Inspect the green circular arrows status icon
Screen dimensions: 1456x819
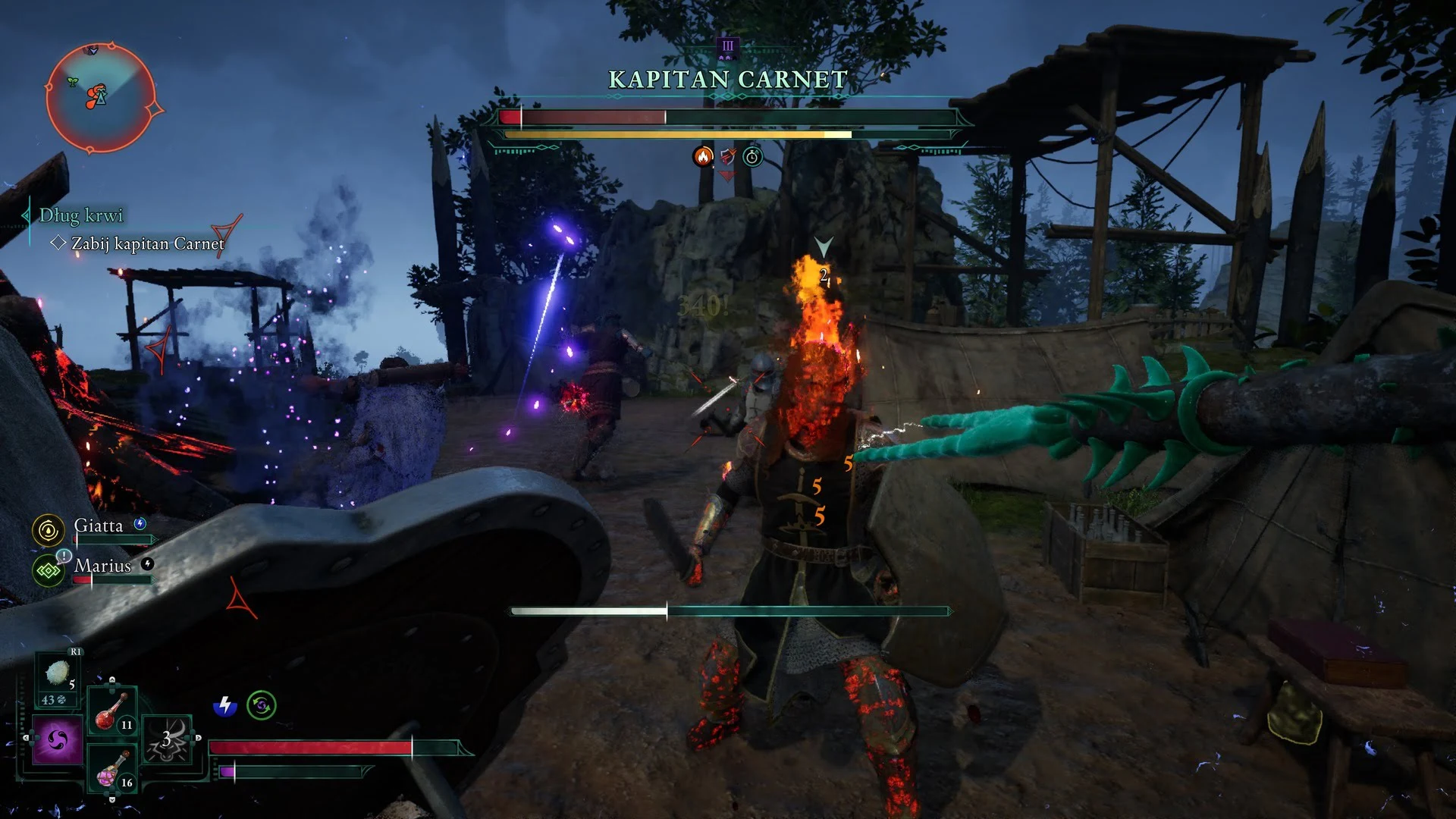tap(262, 706)
